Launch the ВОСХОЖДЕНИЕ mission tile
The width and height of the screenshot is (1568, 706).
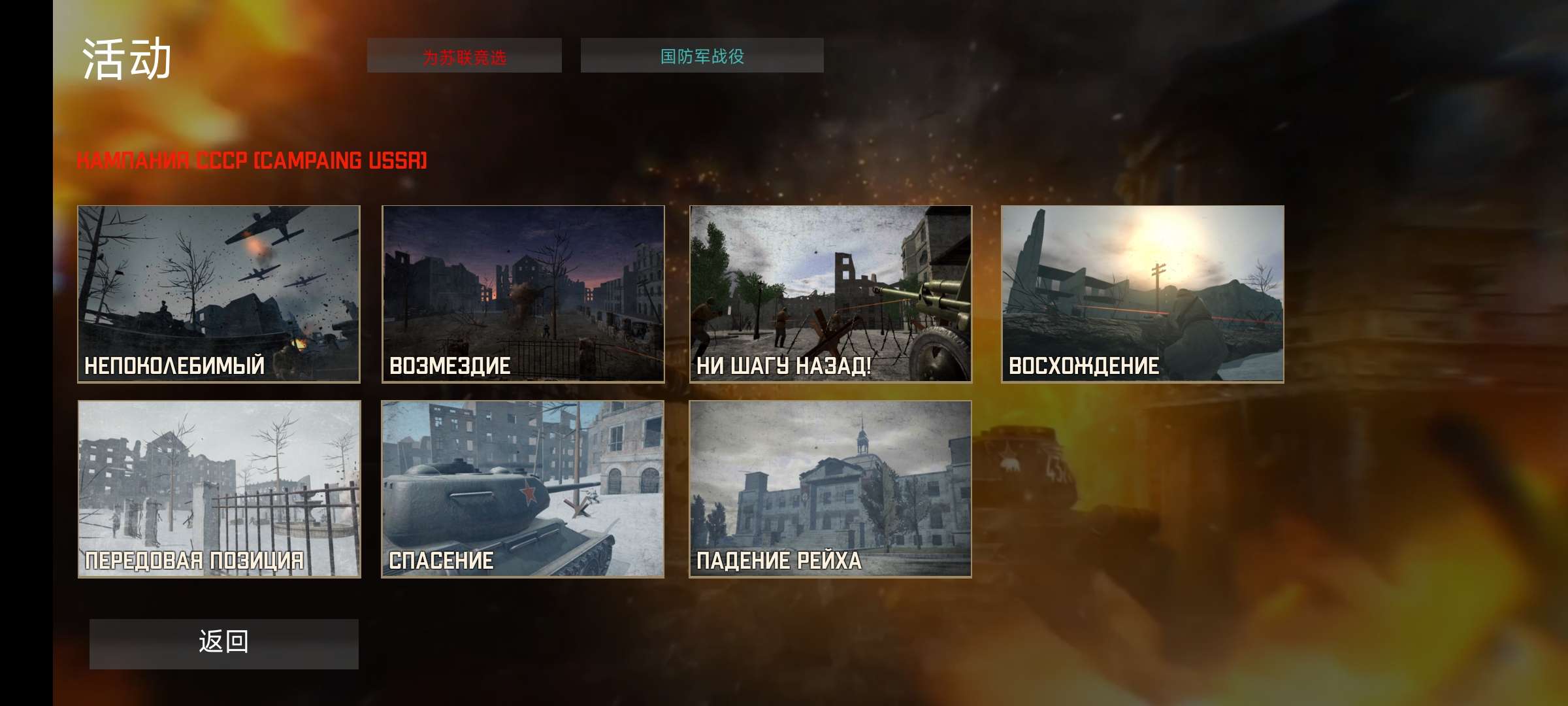click(x=1142, y=294)
